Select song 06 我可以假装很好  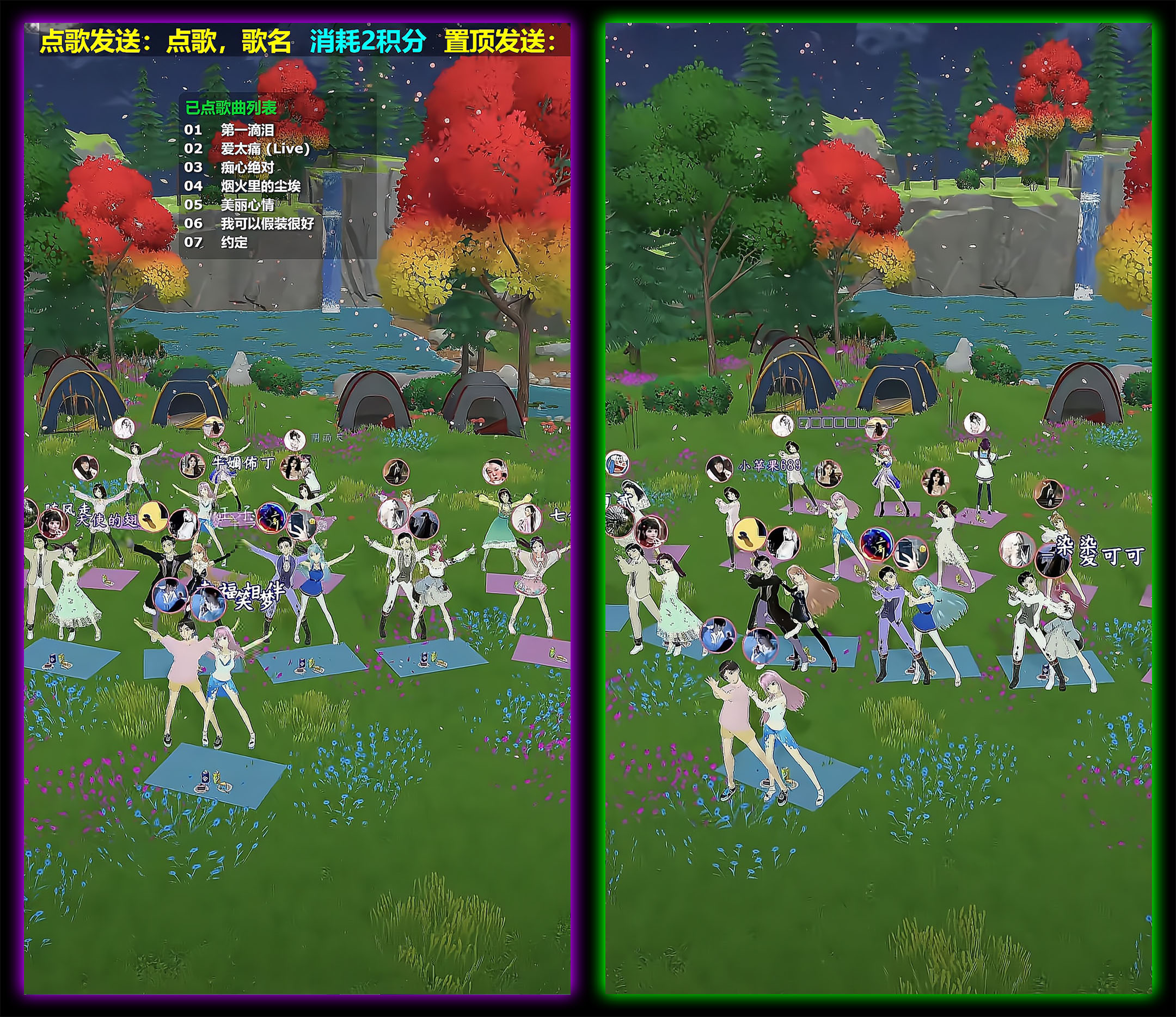click(267, 224)
